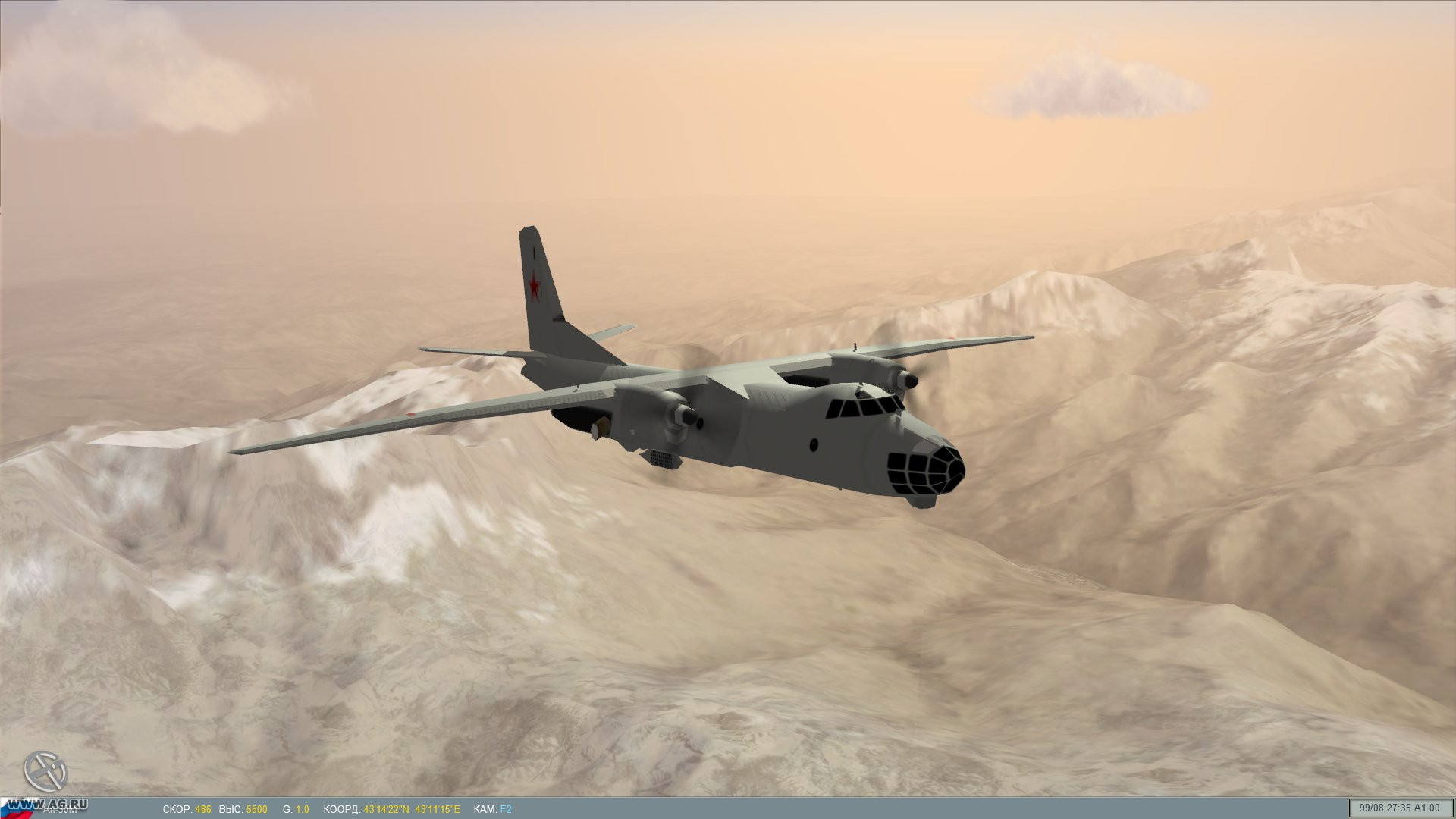The height and width of the screenshot is (819, 1456).
Task: Click the WWW.AG.RU watermark logo
Action: tap(47, 803)
